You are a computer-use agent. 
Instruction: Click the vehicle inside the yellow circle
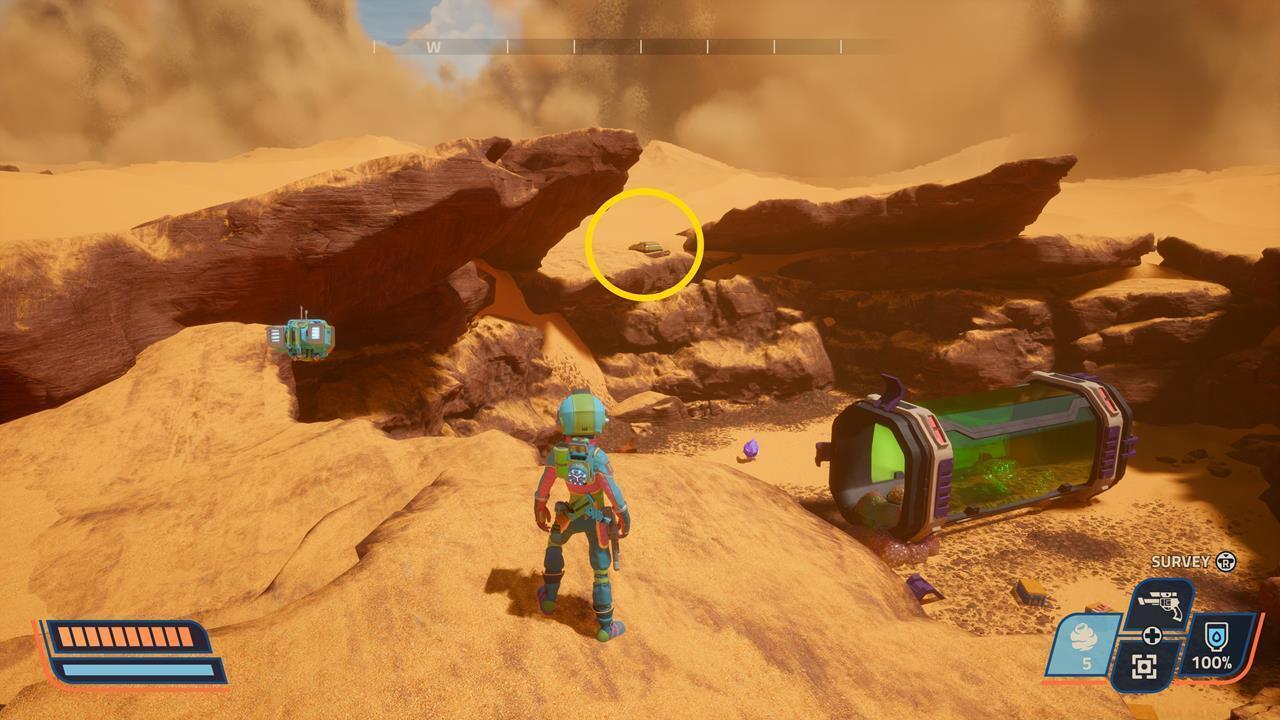[x=648, y=249]
